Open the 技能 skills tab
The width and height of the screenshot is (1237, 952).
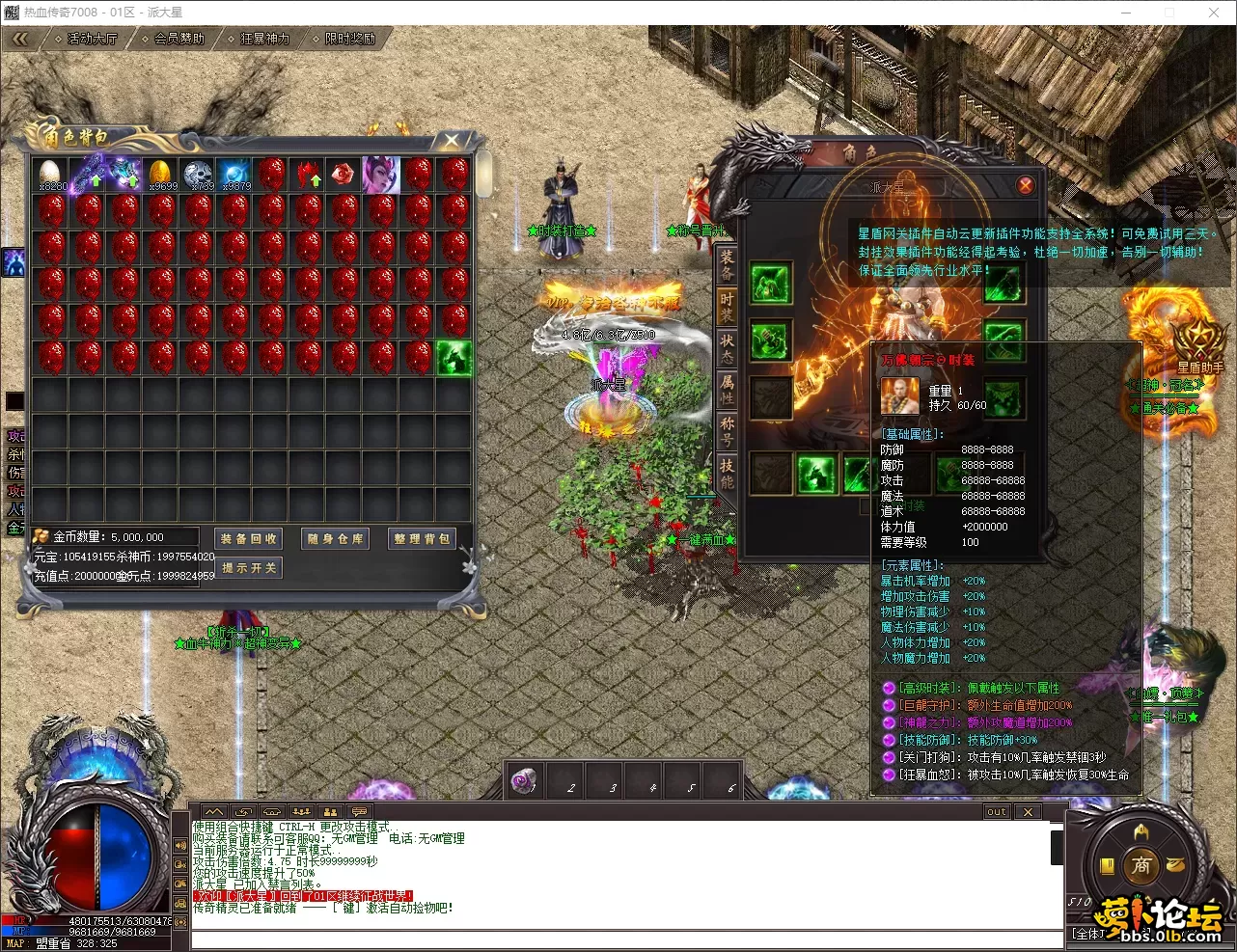click(727, 472)
